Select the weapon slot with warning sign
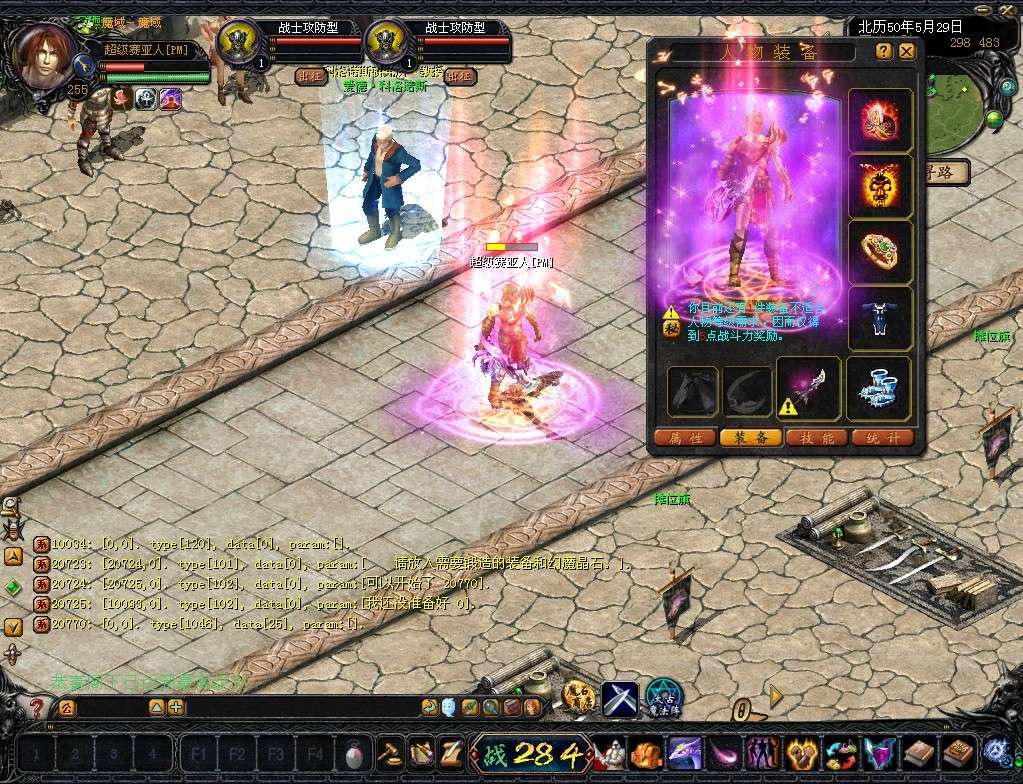This screenshot has height=784, width=1023. [808, 388]
